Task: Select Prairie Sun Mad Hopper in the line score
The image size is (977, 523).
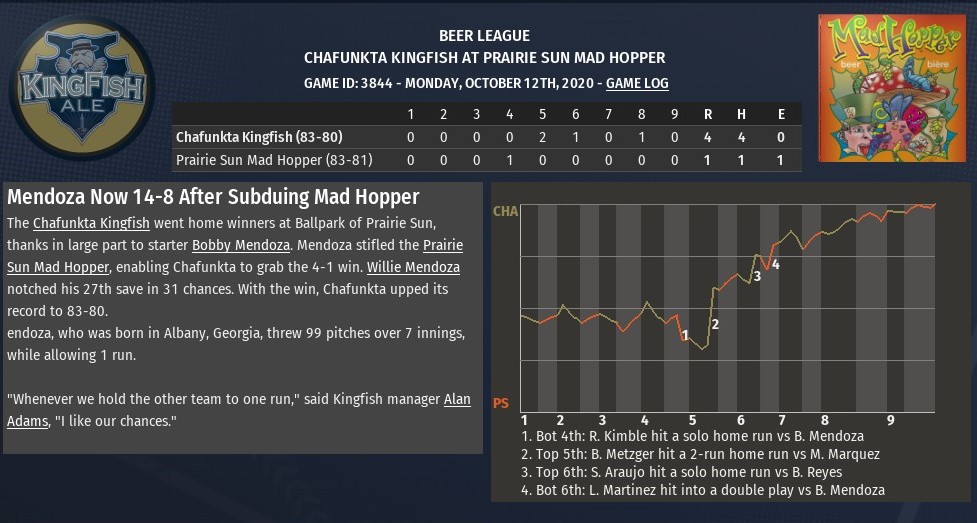Action: click(x=265, y=160)
